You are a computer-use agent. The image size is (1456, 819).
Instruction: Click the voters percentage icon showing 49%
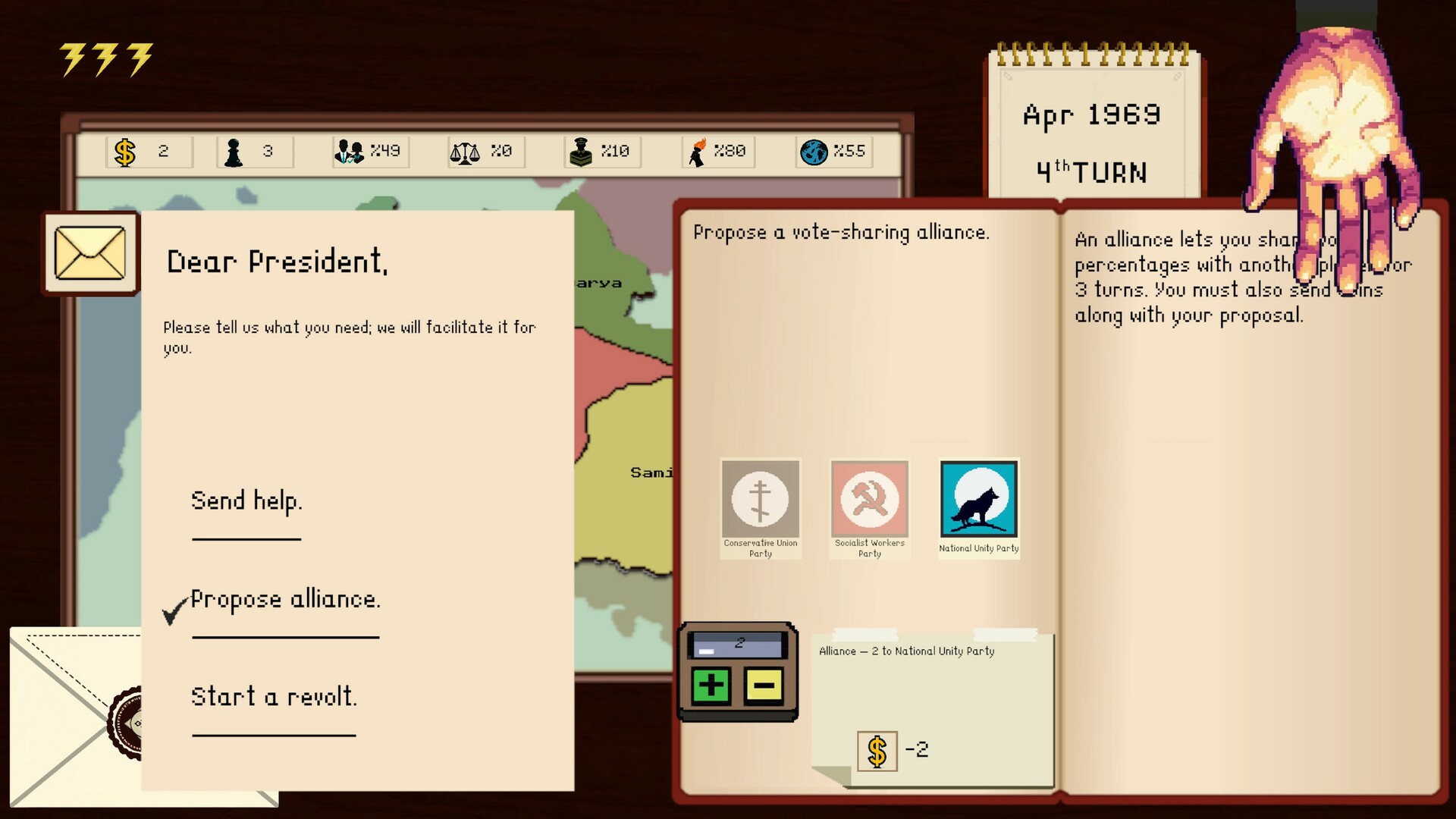point(350,151)
